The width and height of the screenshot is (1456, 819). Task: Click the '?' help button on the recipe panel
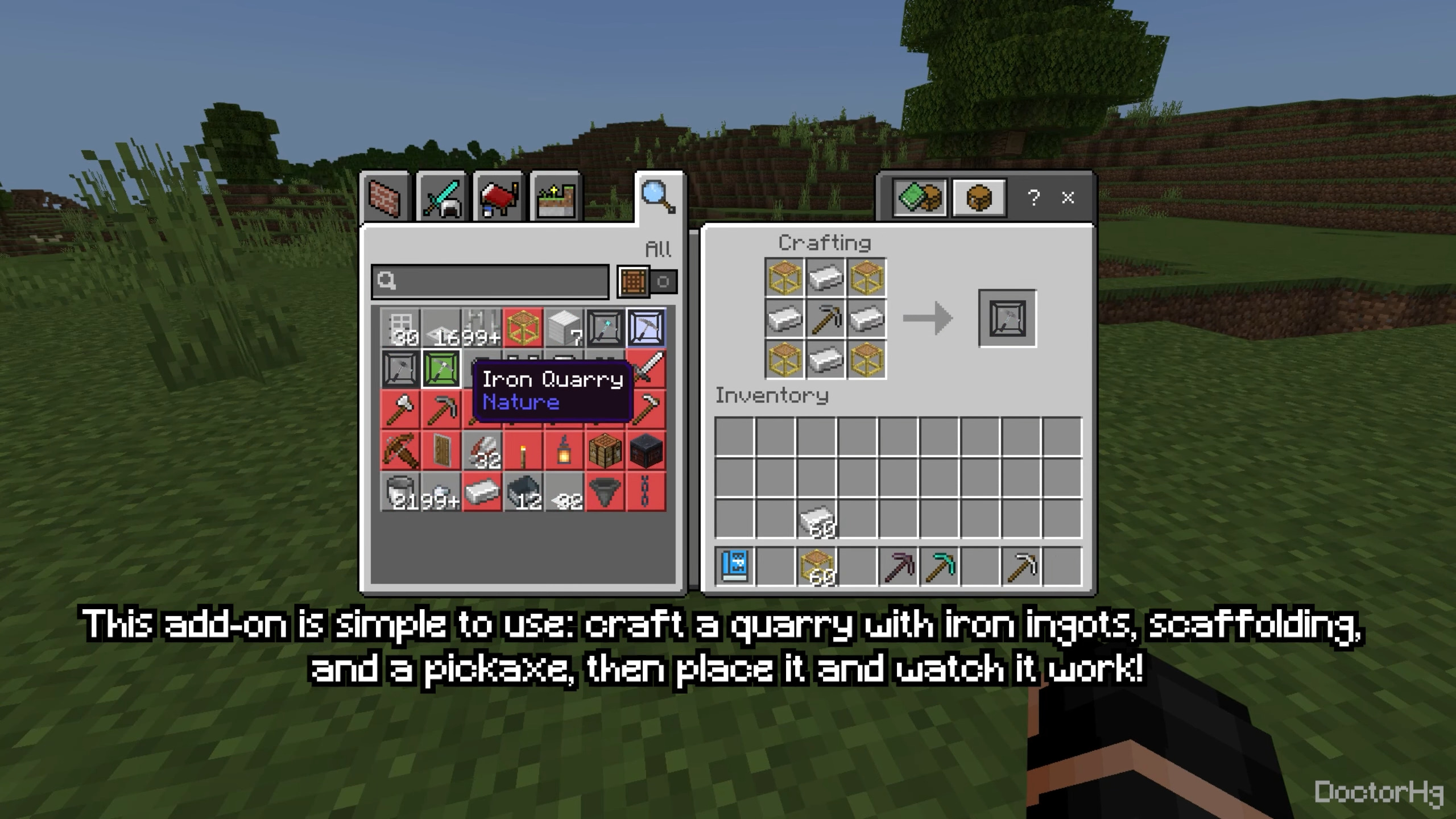pos(1033,197)
